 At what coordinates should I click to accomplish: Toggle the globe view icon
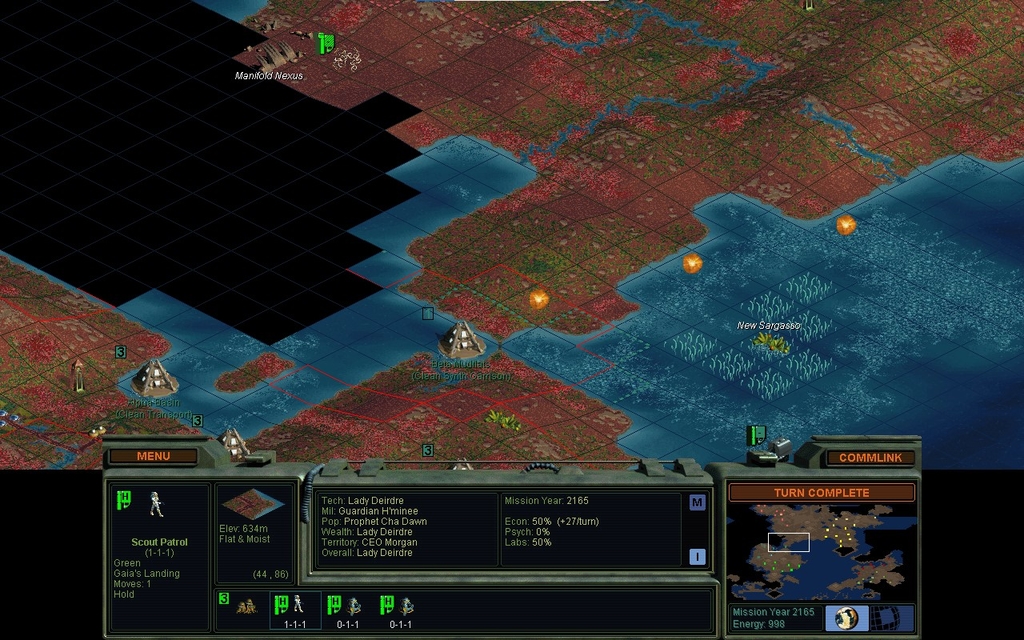pyautogui.click(x=846, y=617)
